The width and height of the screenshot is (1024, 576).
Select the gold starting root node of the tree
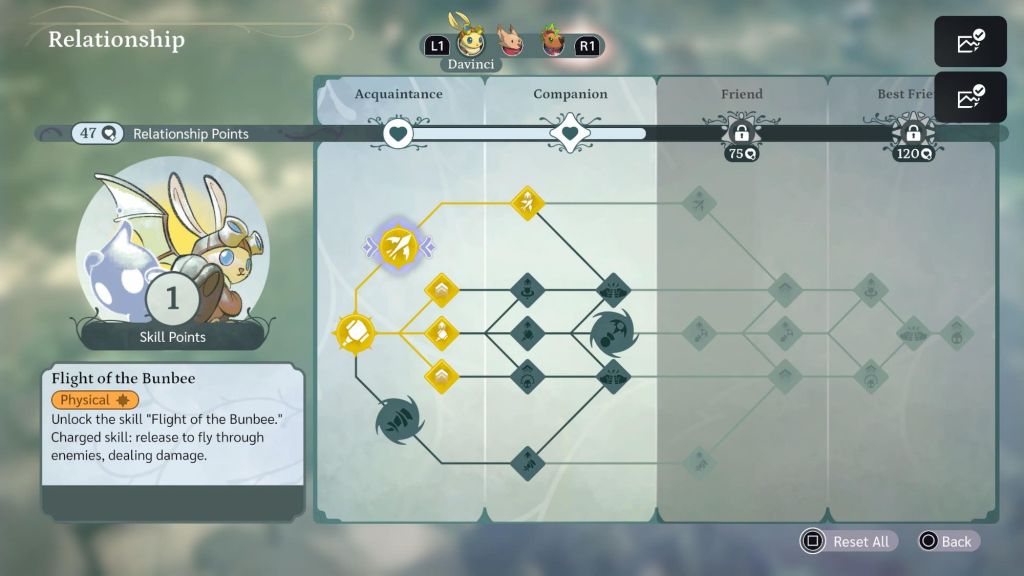point(355,332)
